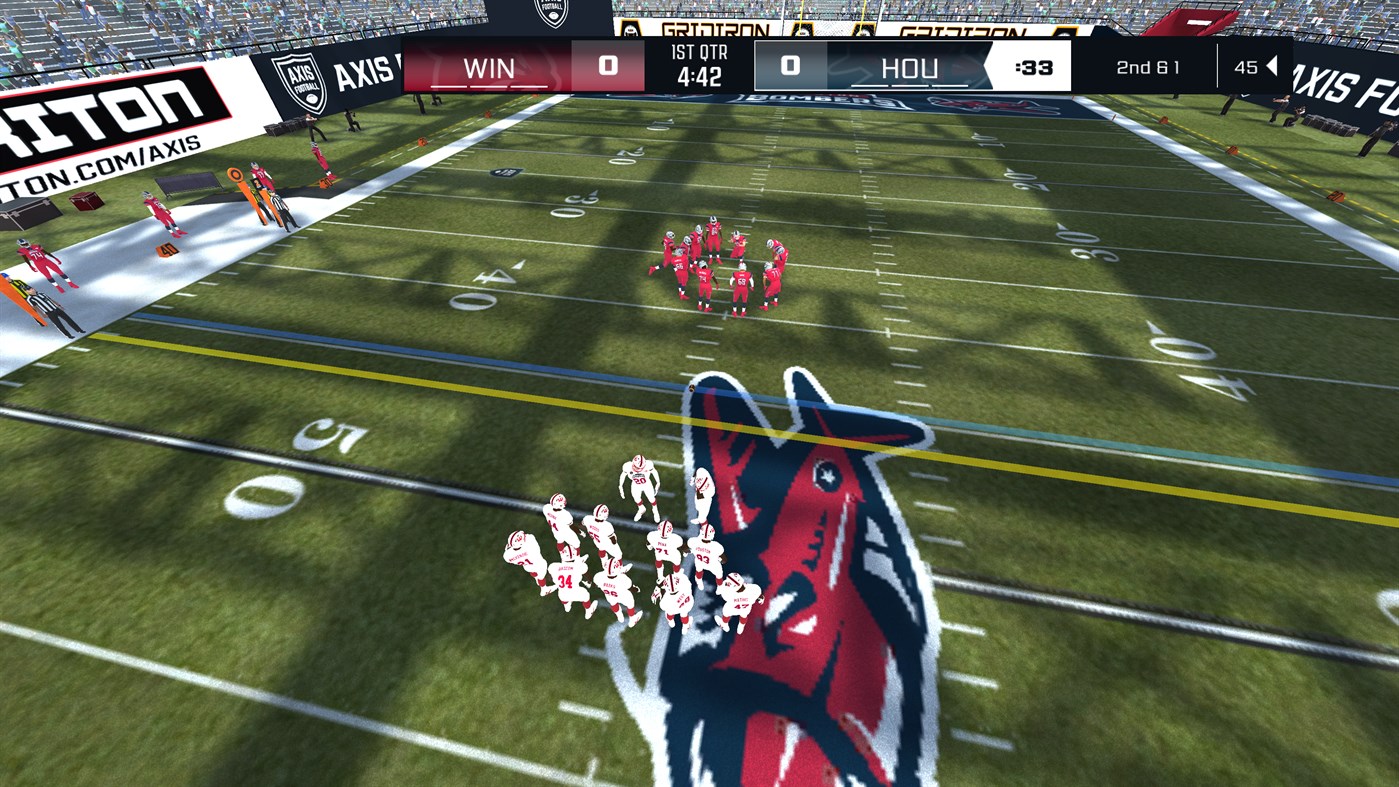This screenshot has height=787, width=1399.
Task: Click the 2nd & 1 down indicator
Action: (x=1148, y=67)
